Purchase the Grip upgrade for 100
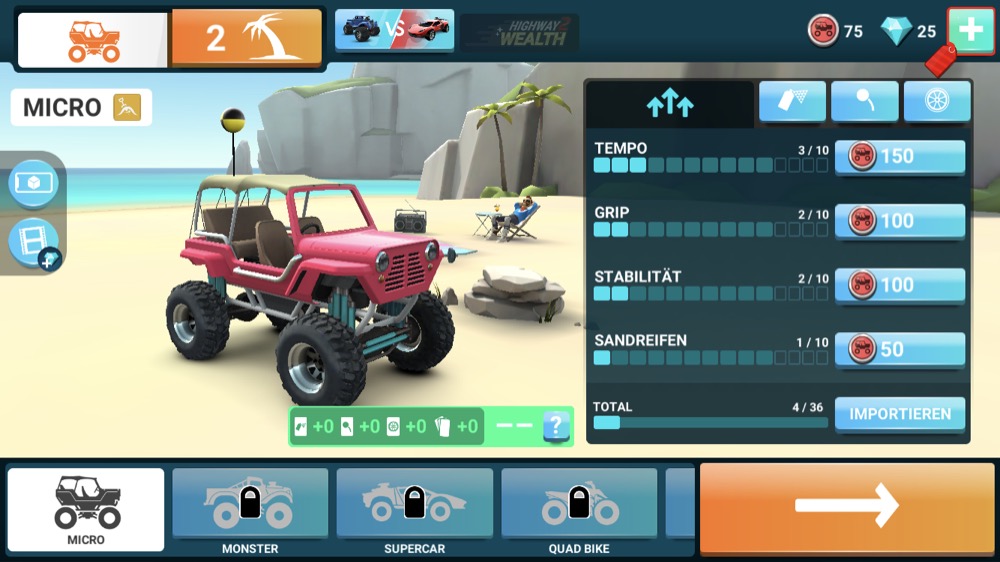1000x562 pixels. click(899, 221)
